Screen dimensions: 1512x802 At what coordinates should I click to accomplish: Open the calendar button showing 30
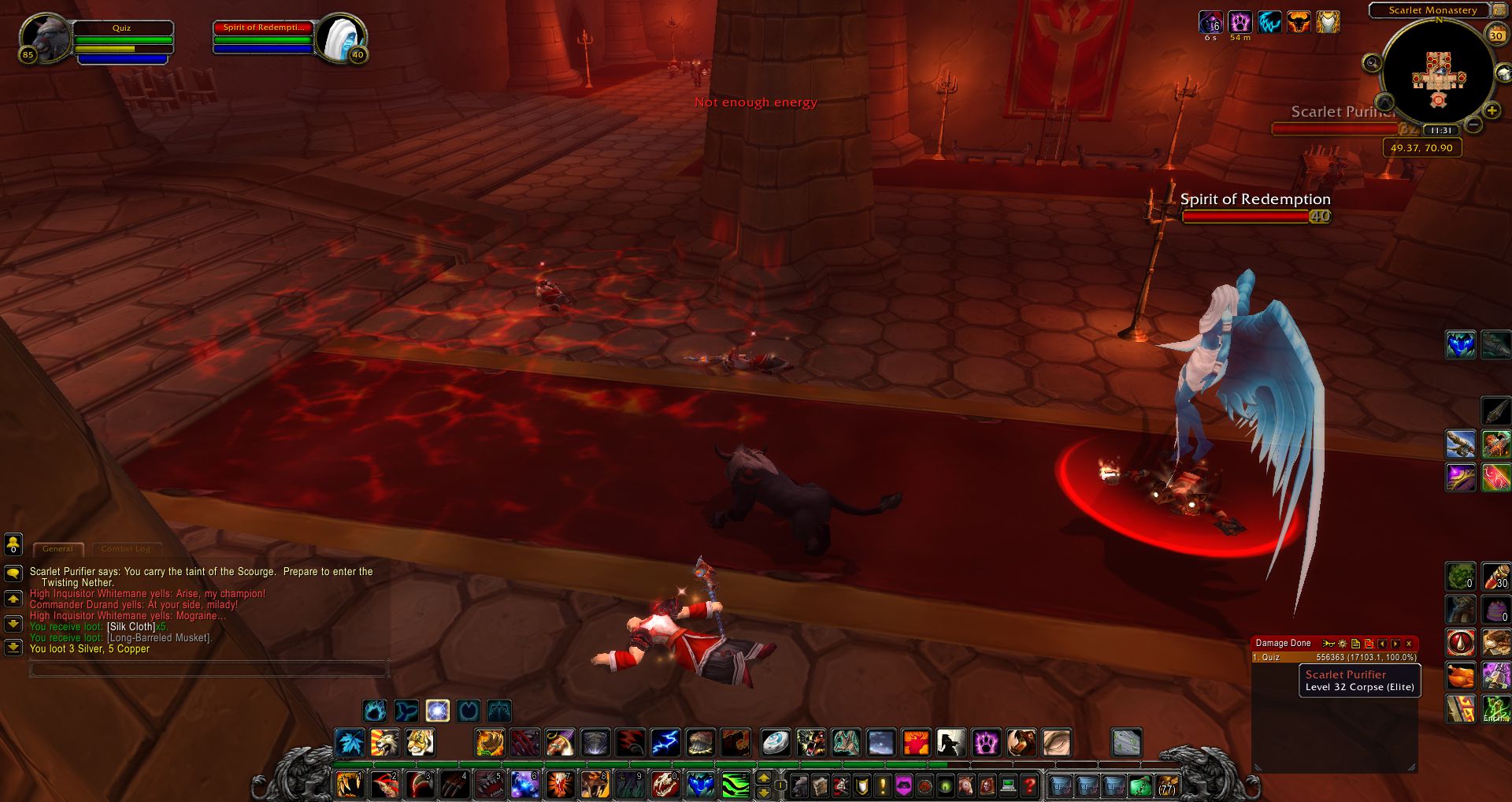(x=1495, y=35)
